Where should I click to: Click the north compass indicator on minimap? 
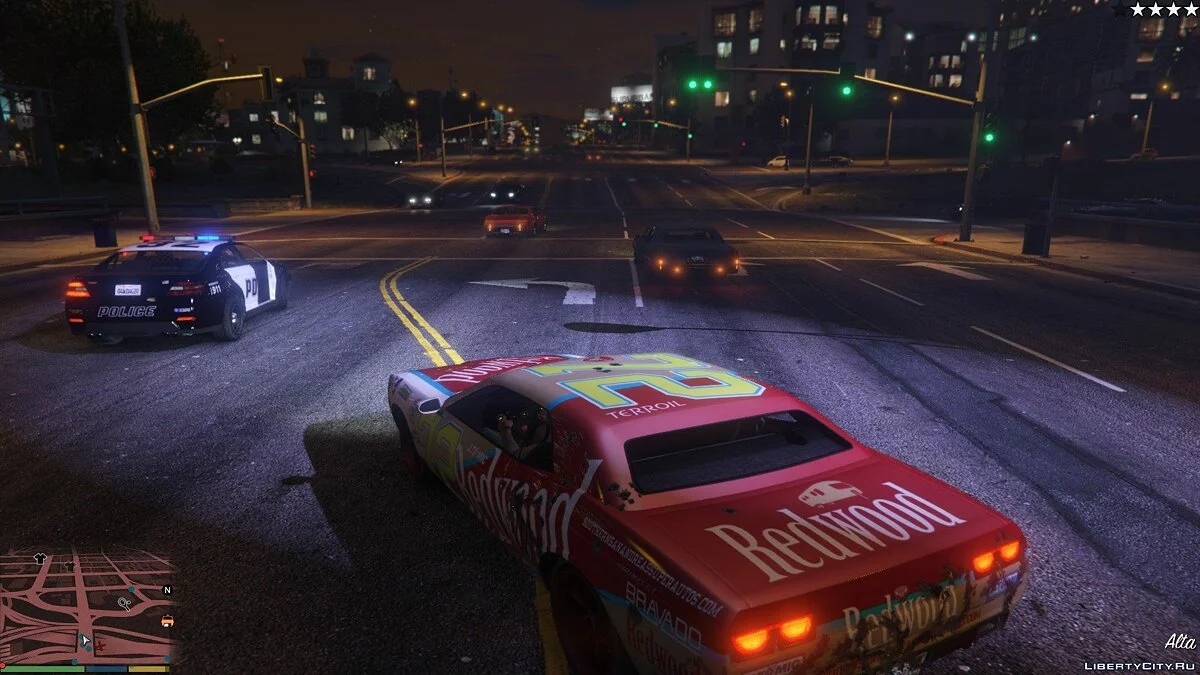click(x=167, y=590)
